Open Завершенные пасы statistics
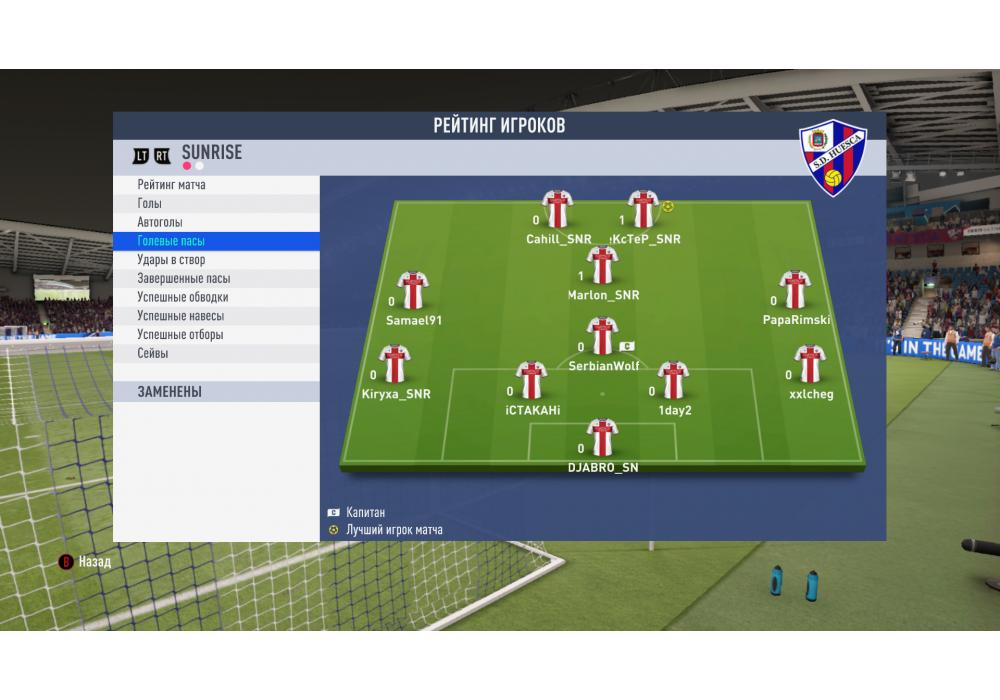Screen dimensions: 1000x700 pyautogui.click(x=184, y=279)
